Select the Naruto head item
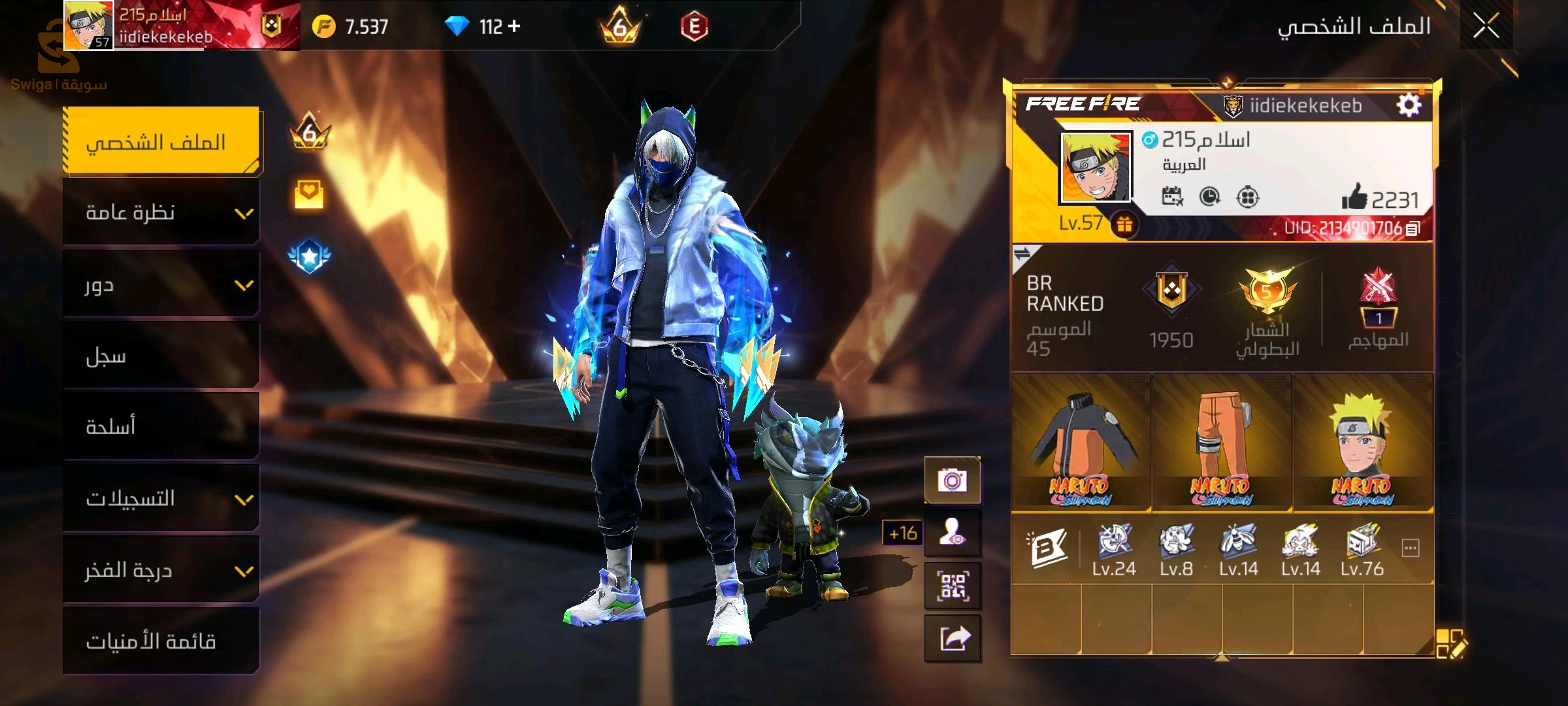The height and width of the screenshot is (706, 1568). click(x=1363, y=443)
